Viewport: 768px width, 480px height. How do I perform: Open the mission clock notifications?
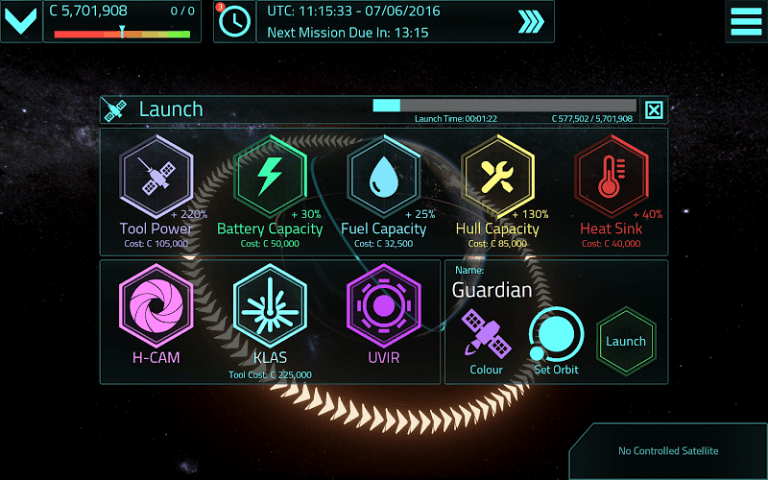click(234, 21)
